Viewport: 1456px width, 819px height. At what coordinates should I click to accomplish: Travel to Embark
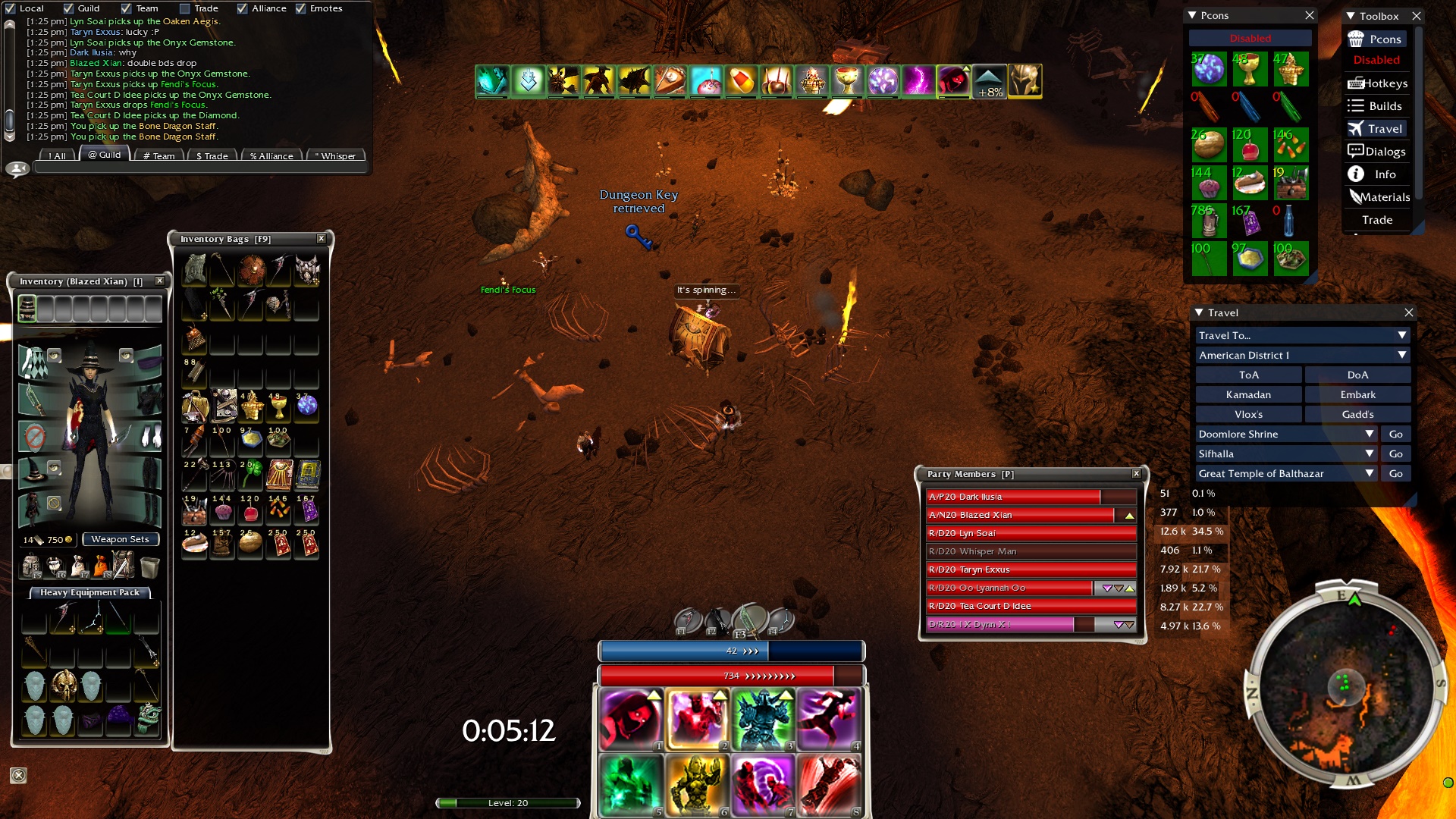click(1357, 394)
